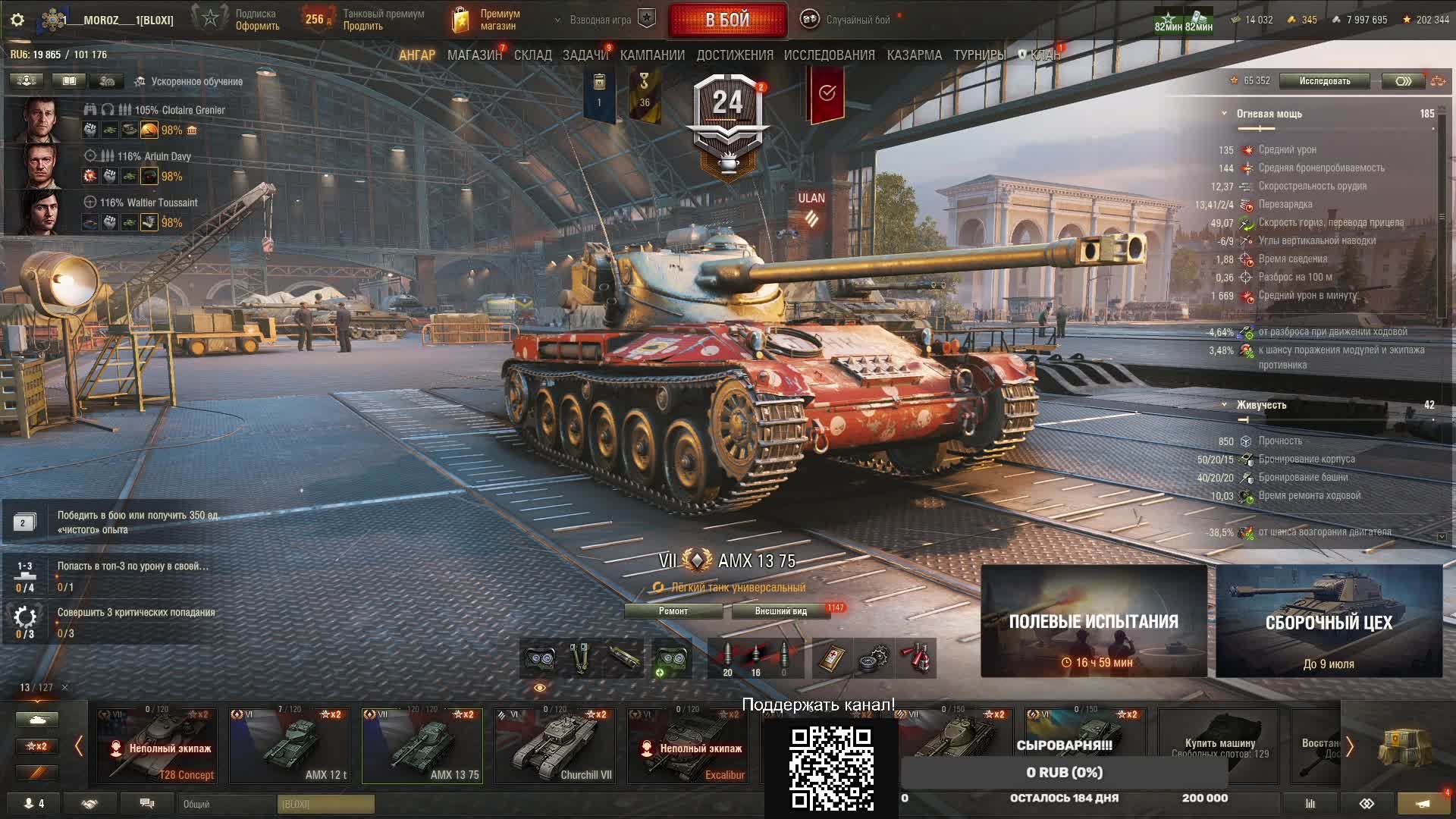Open the ДОСТИЖЕНИЯ tab
The width and height of the screenshot is (1456, 819).
[x=735, y=55]
